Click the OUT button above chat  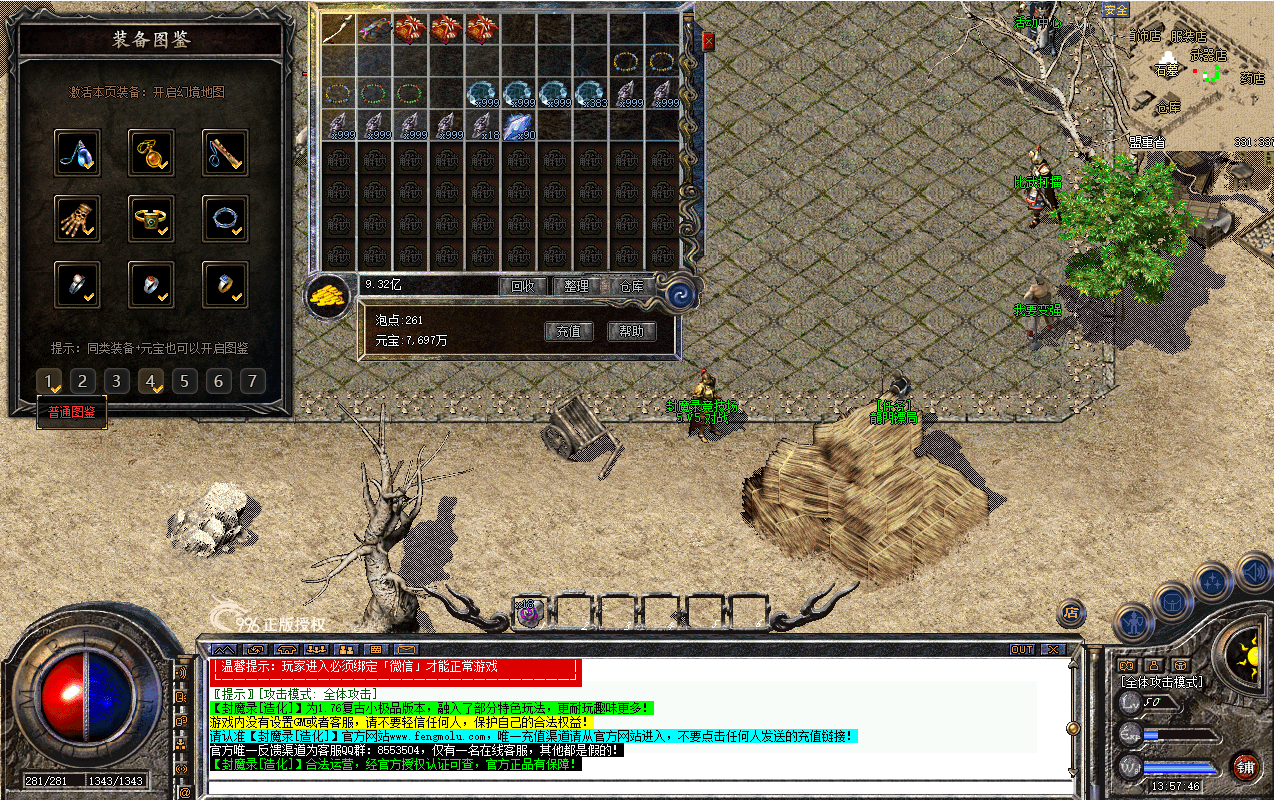point(1022,650)
